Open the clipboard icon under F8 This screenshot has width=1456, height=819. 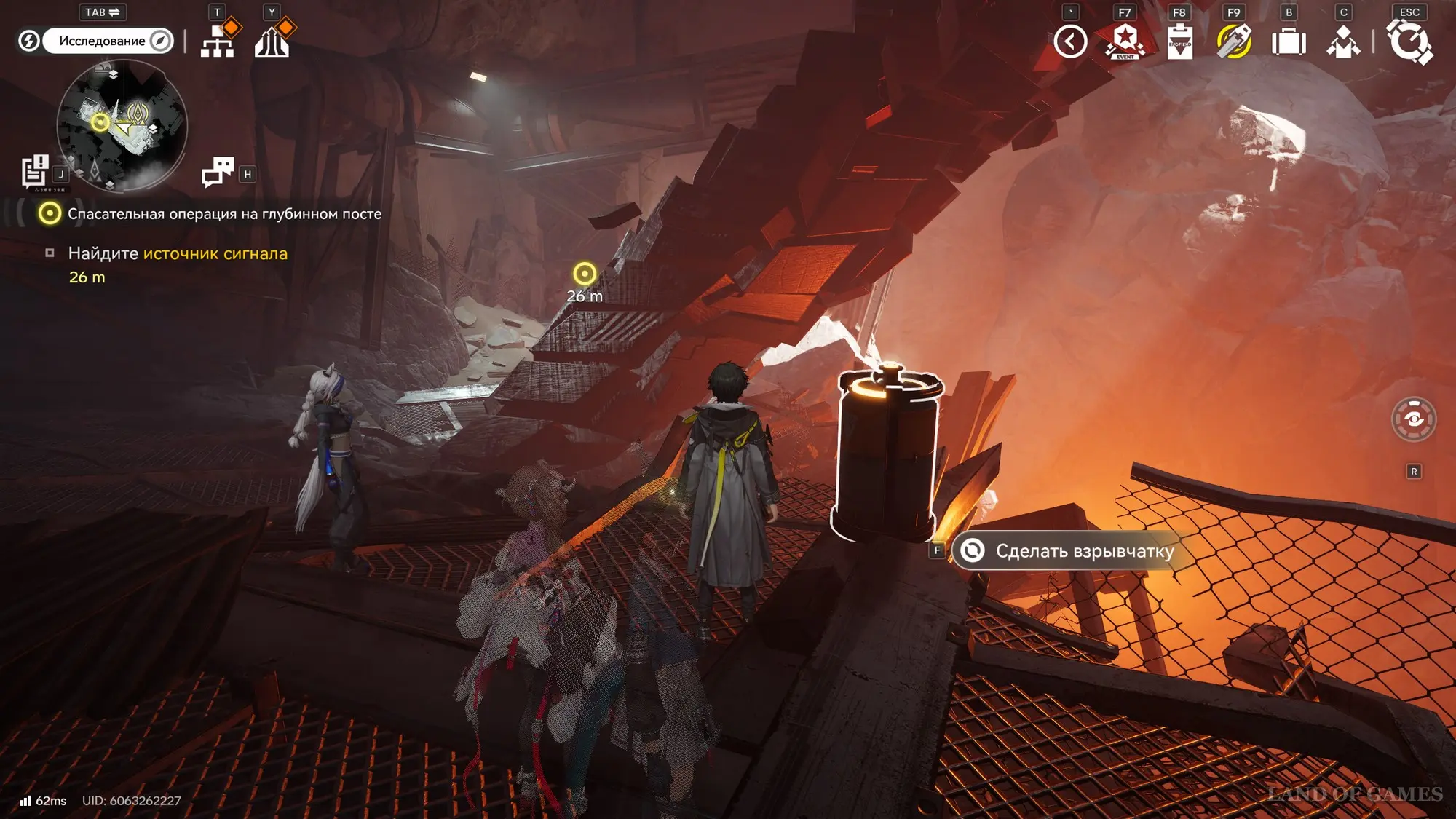[x=1179, y=41]
